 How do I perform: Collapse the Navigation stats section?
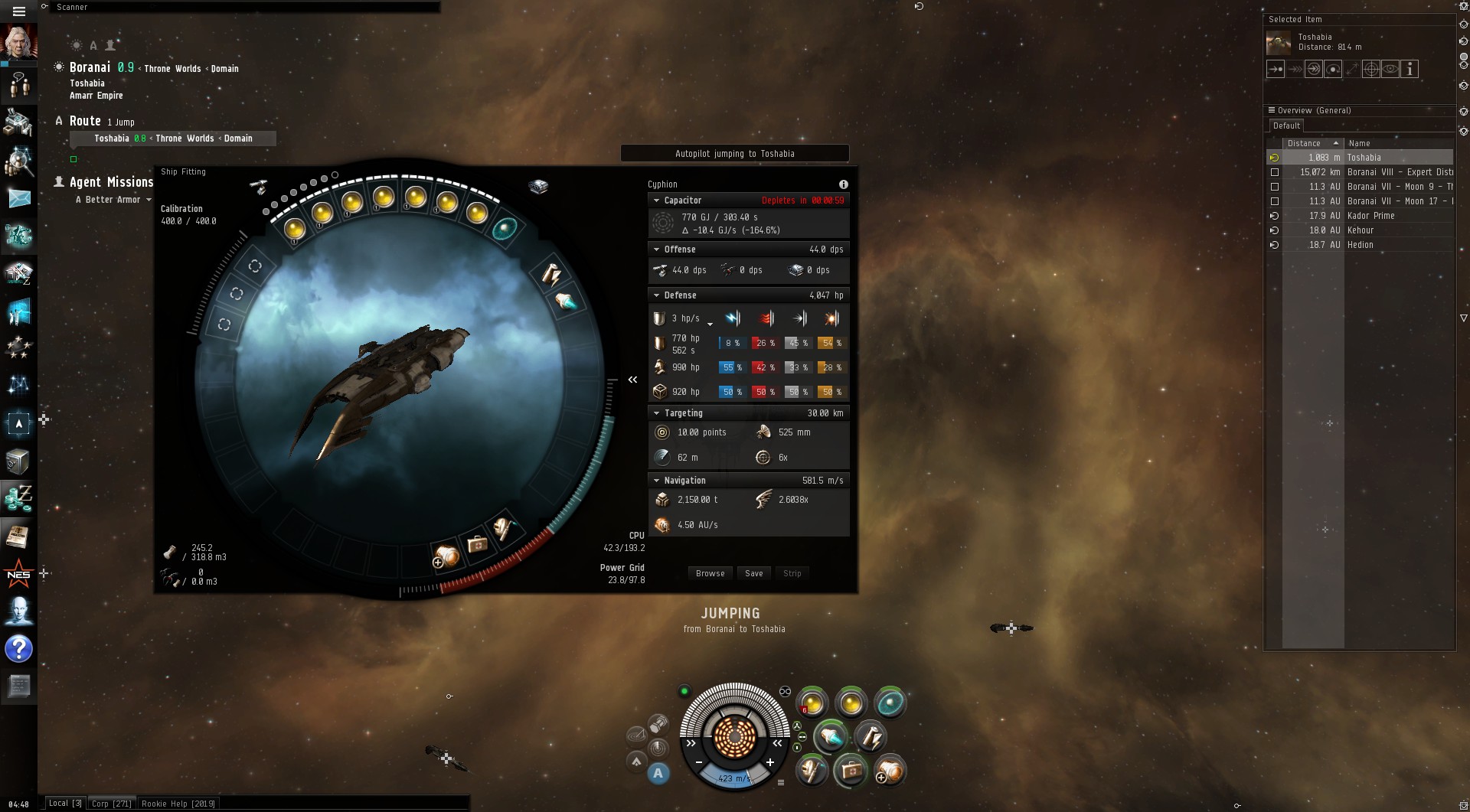pos(656,481)
